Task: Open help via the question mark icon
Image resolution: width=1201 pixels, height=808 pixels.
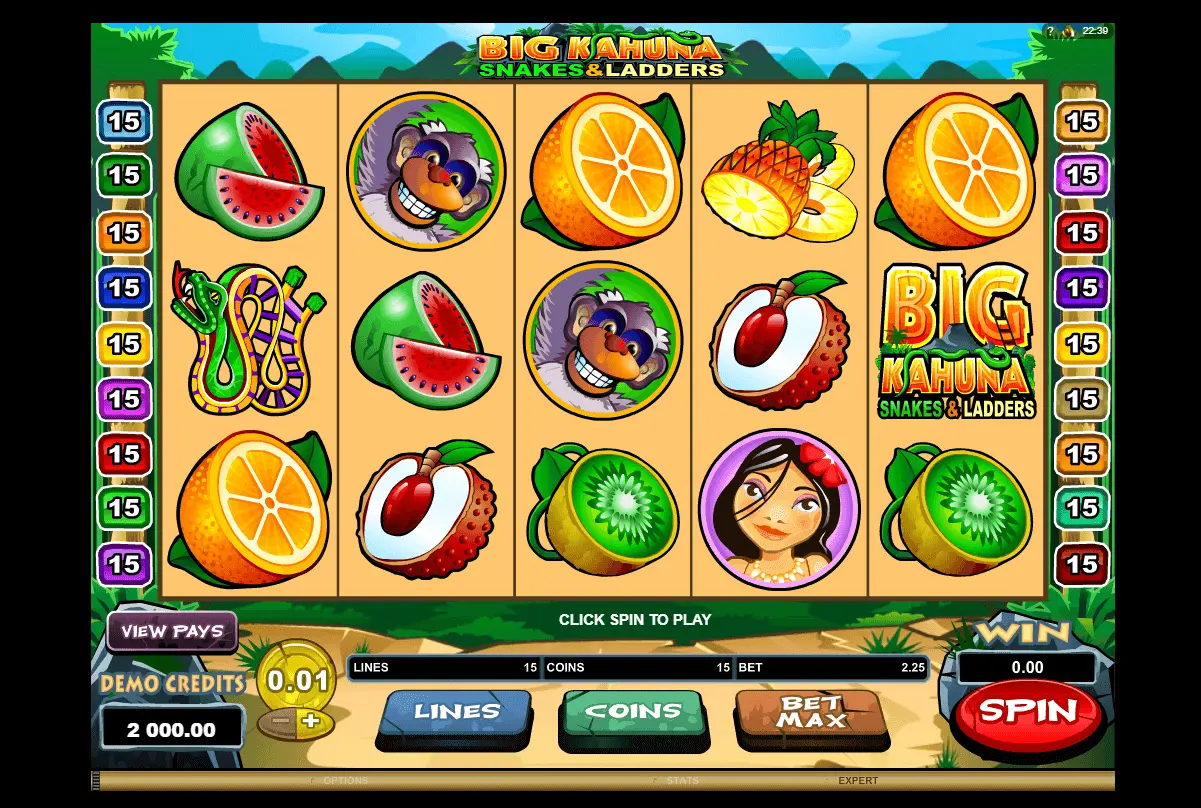Action: [1050, 31]
